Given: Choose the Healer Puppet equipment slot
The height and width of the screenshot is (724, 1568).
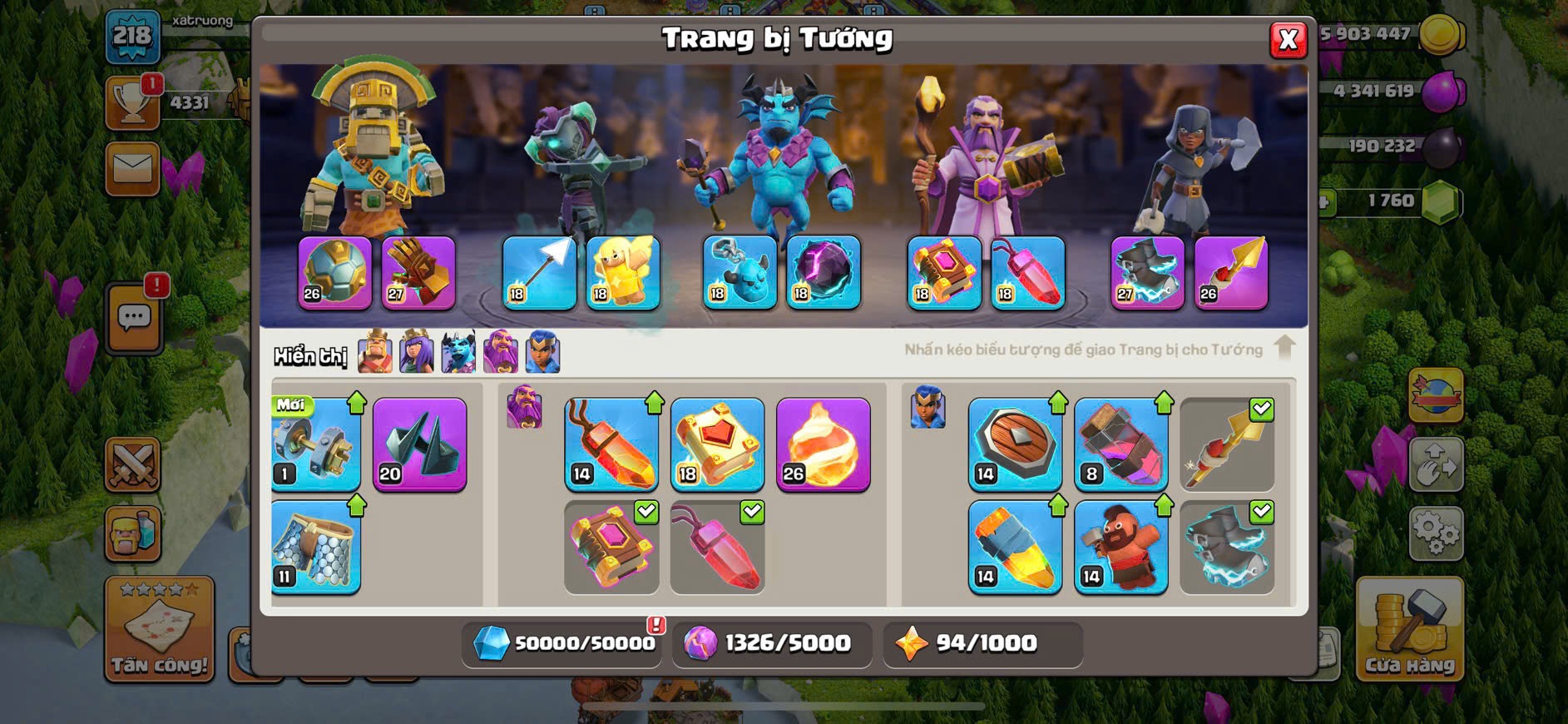Looking at the screenshot, I should 622,272.
